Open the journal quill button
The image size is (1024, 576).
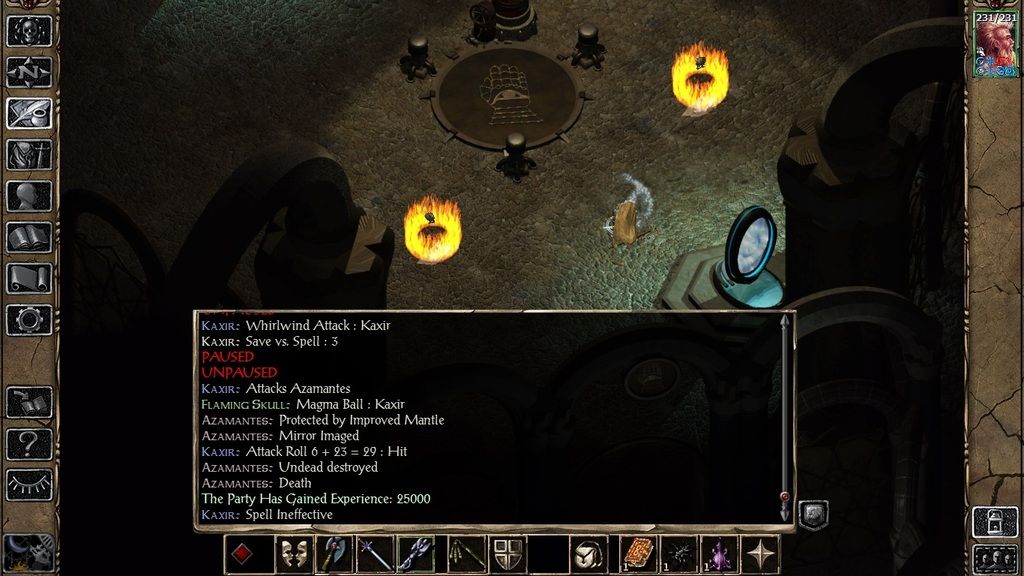pyautogui.click(x=29, y=113)
